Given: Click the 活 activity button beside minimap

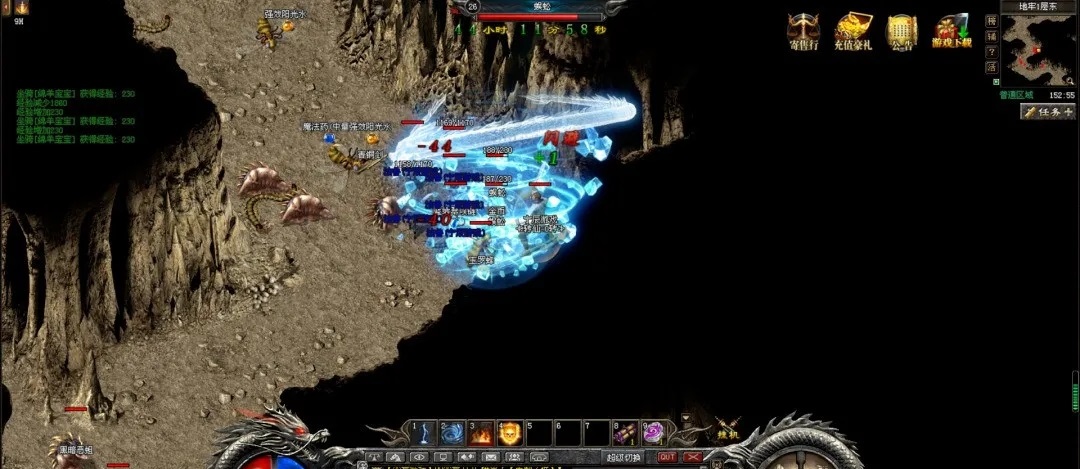Looking at the screenshot, I should tap(991, 67).
